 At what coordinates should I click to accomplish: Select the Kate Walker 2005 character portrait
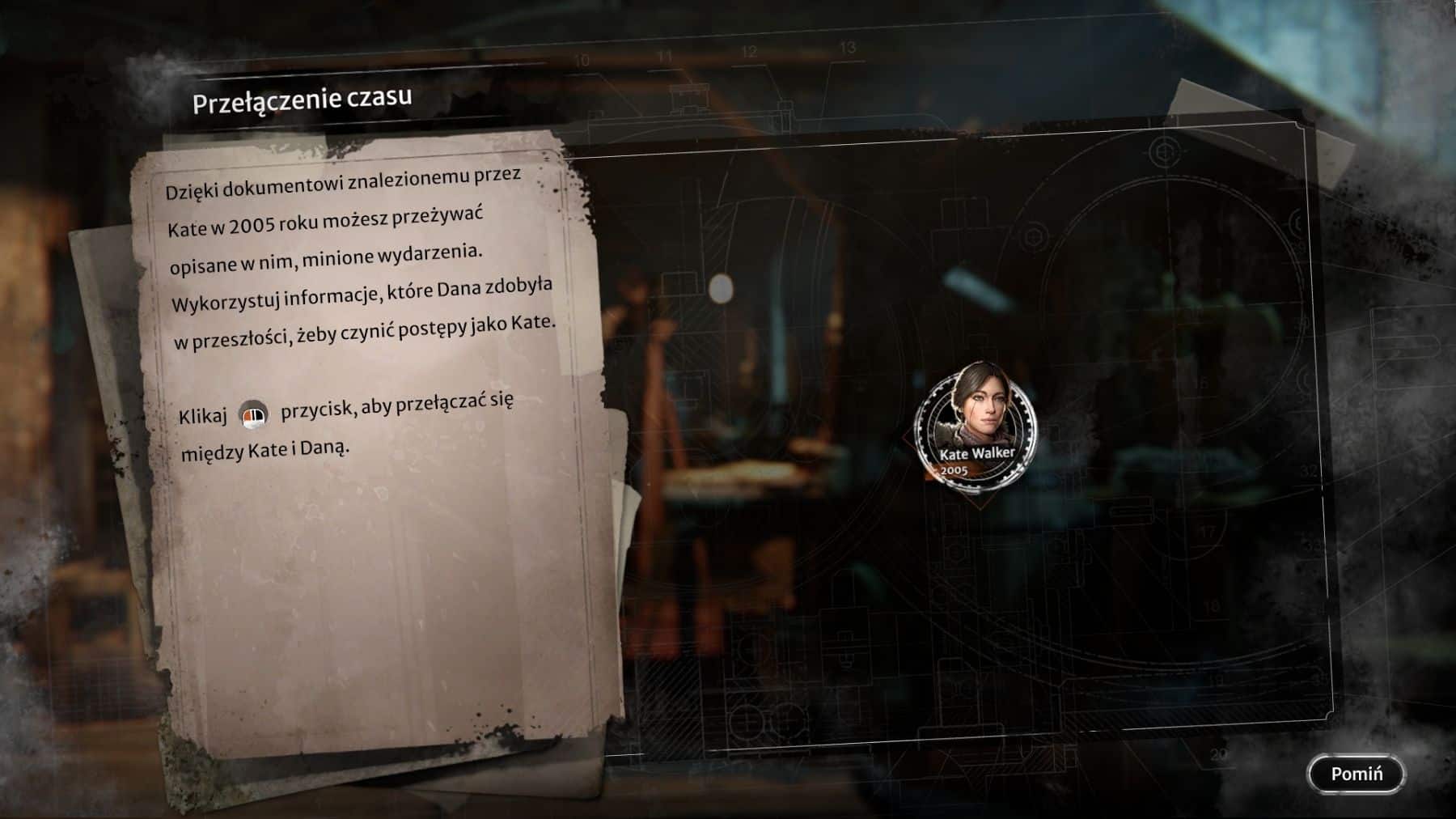(x=976, y=426)
